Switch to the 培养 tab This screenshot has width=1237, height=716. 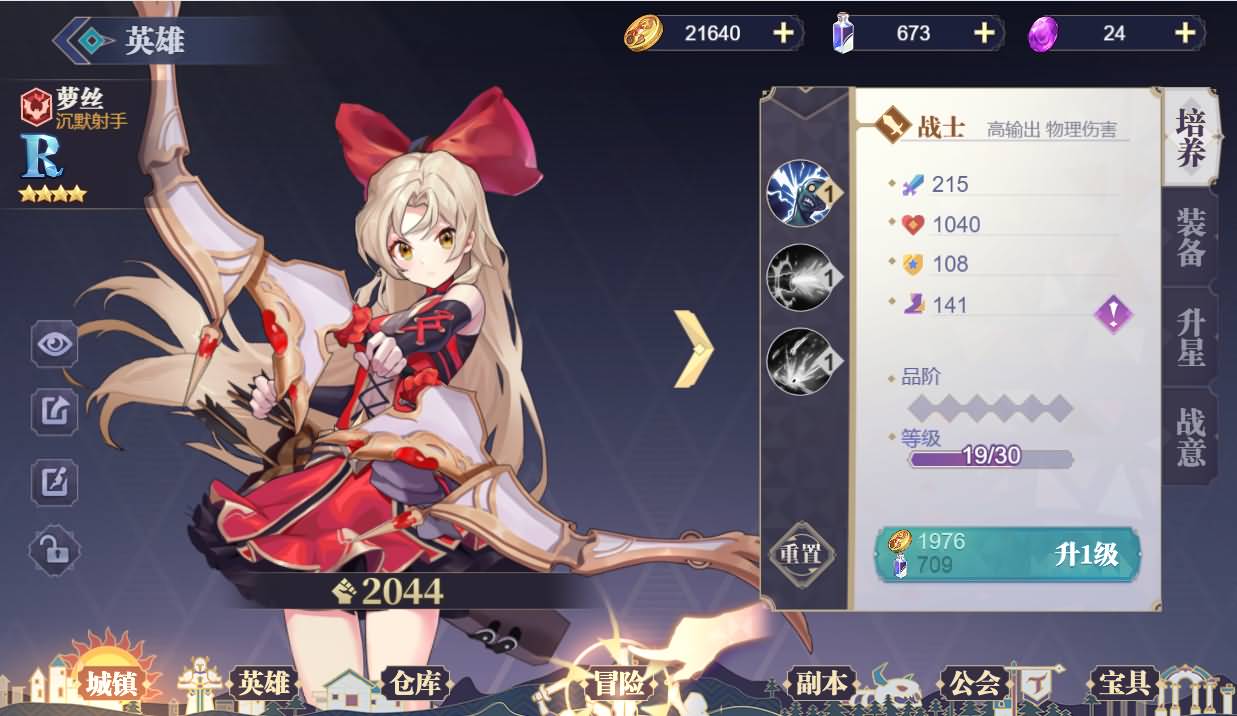(1190, 138)
